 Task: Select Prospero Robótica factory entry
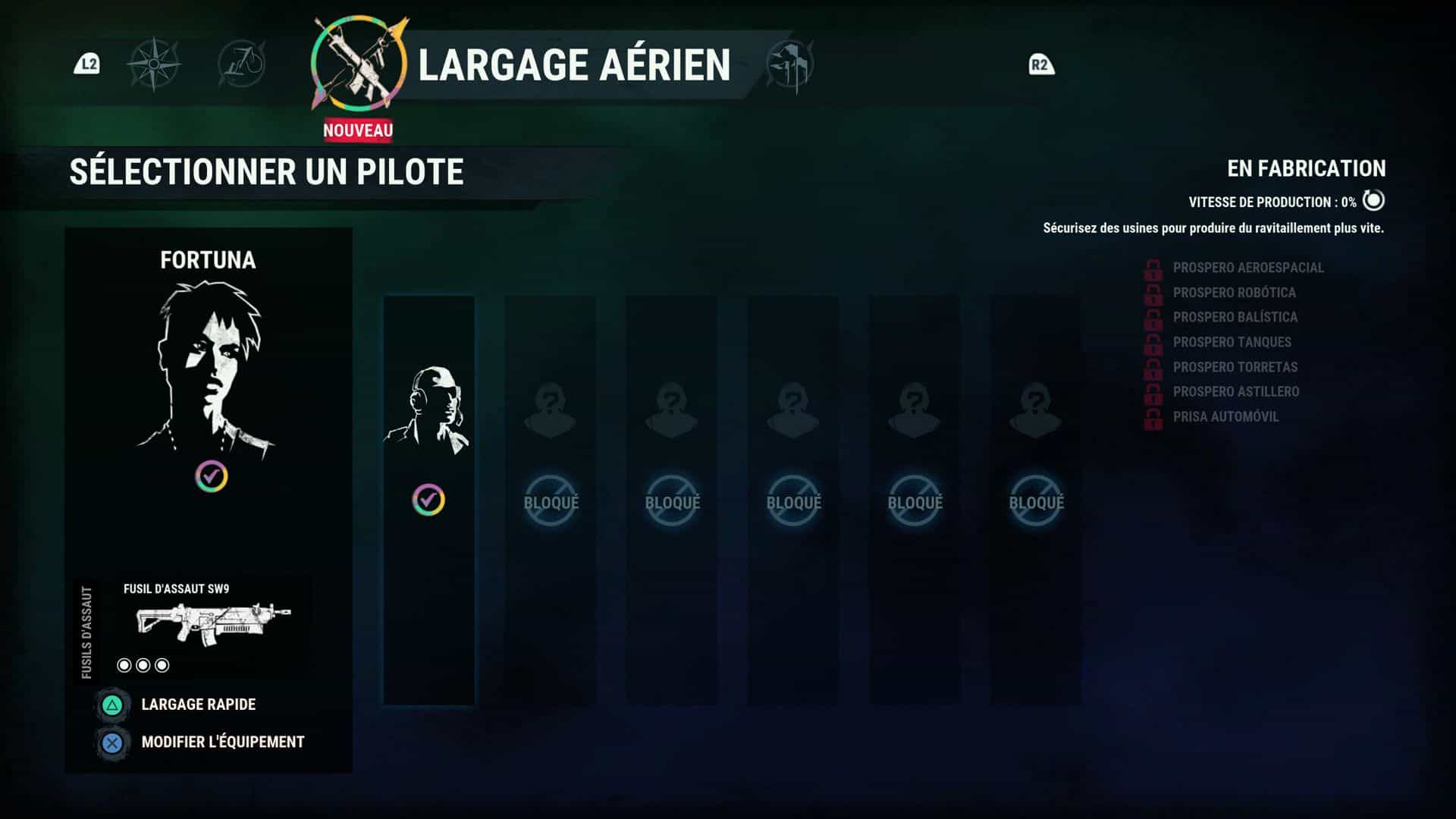click(x=1234, y=293)
